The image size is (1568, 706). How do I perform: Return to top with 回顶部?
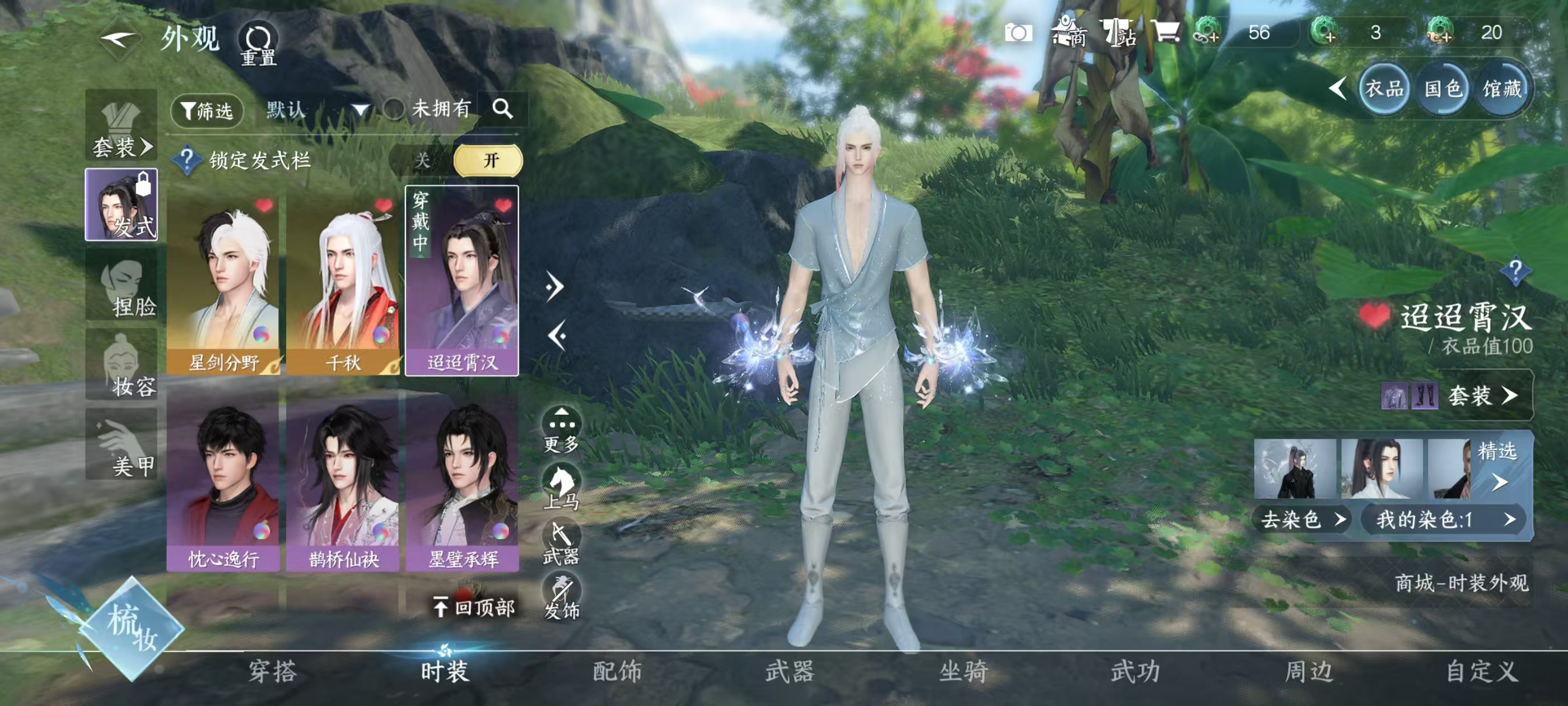(x=475, y=607)
